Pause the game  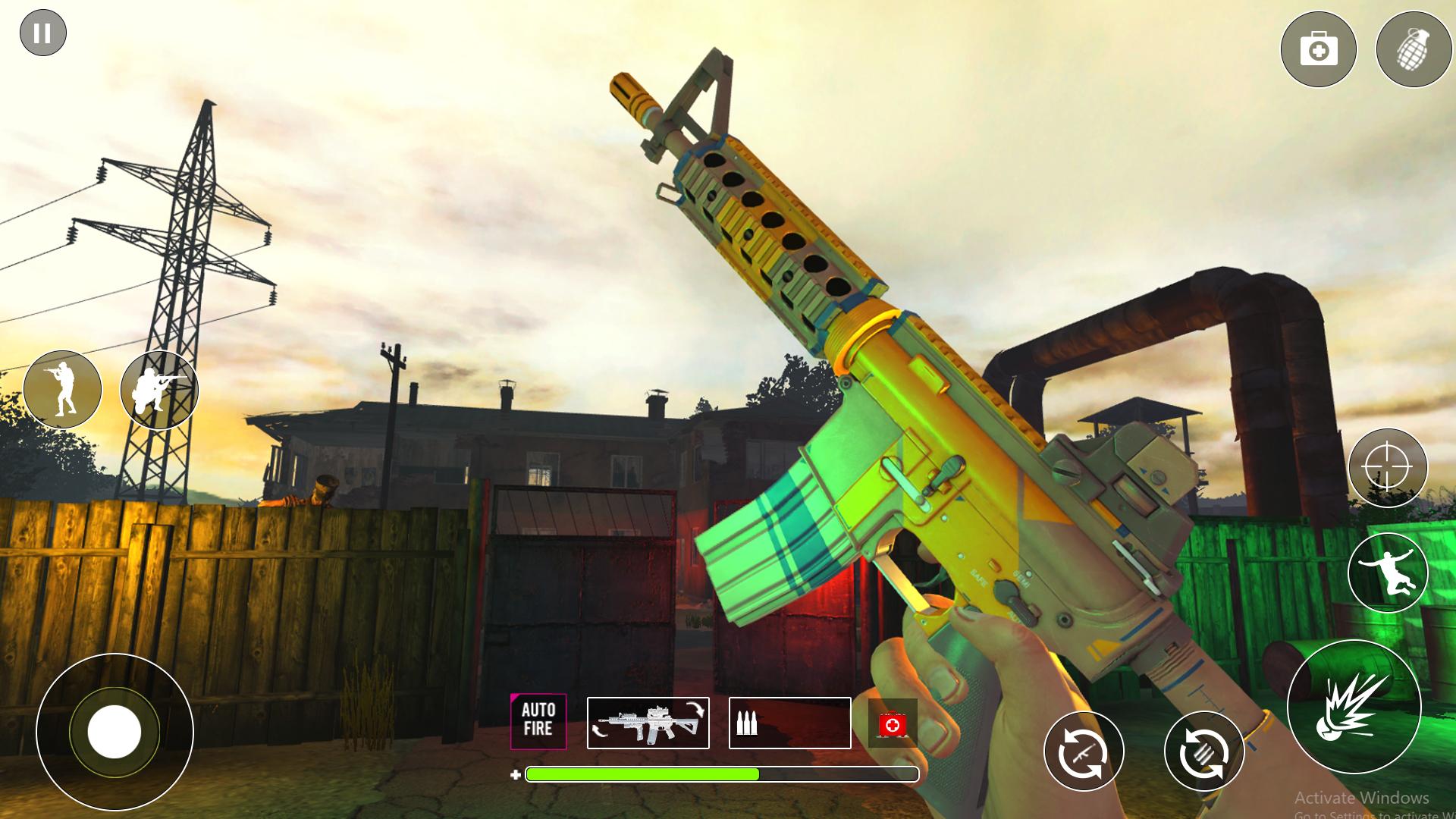(x=43, y=33)
